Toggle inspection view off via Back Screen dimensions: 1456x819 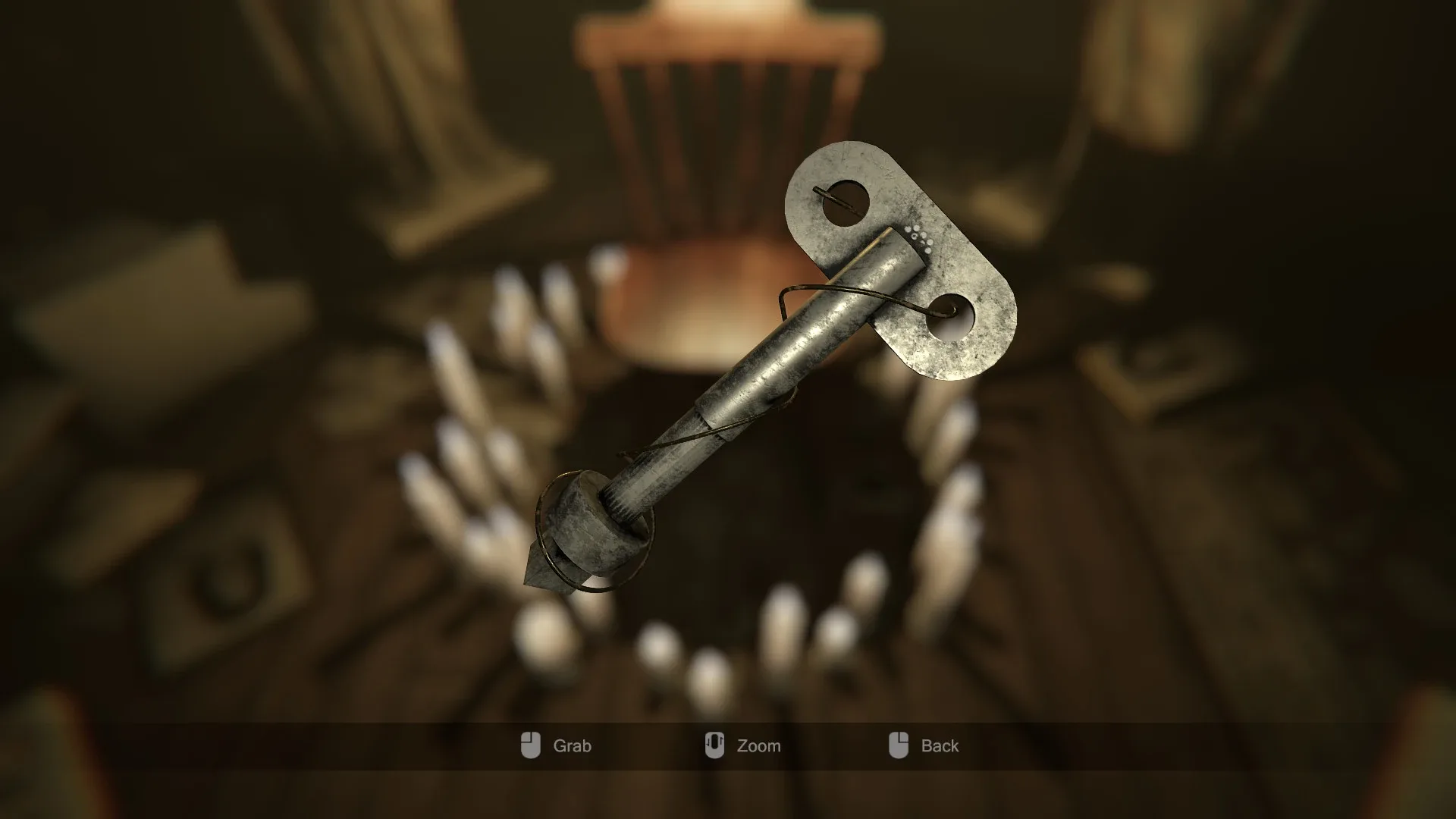click(940, 745)
